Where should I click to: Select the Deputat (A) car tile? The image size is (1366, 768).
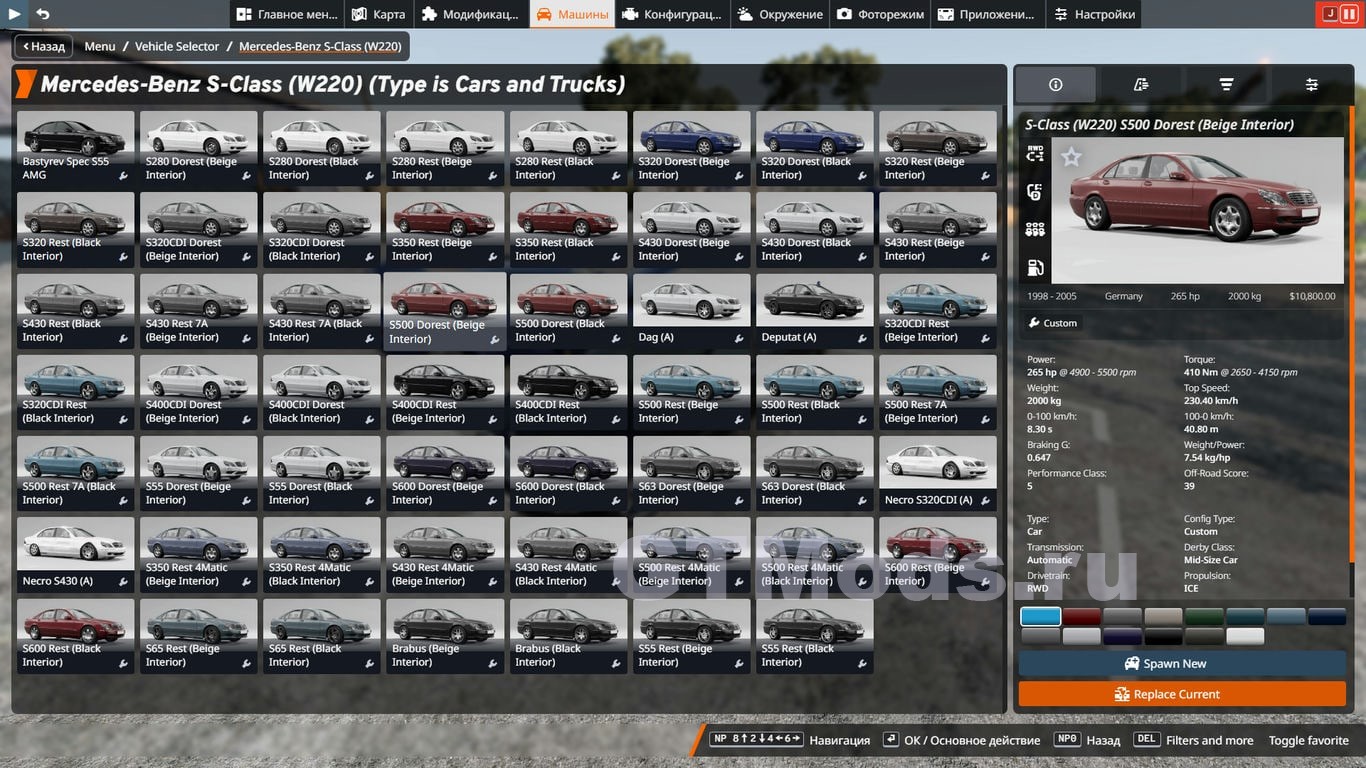(x=814, y=311)
